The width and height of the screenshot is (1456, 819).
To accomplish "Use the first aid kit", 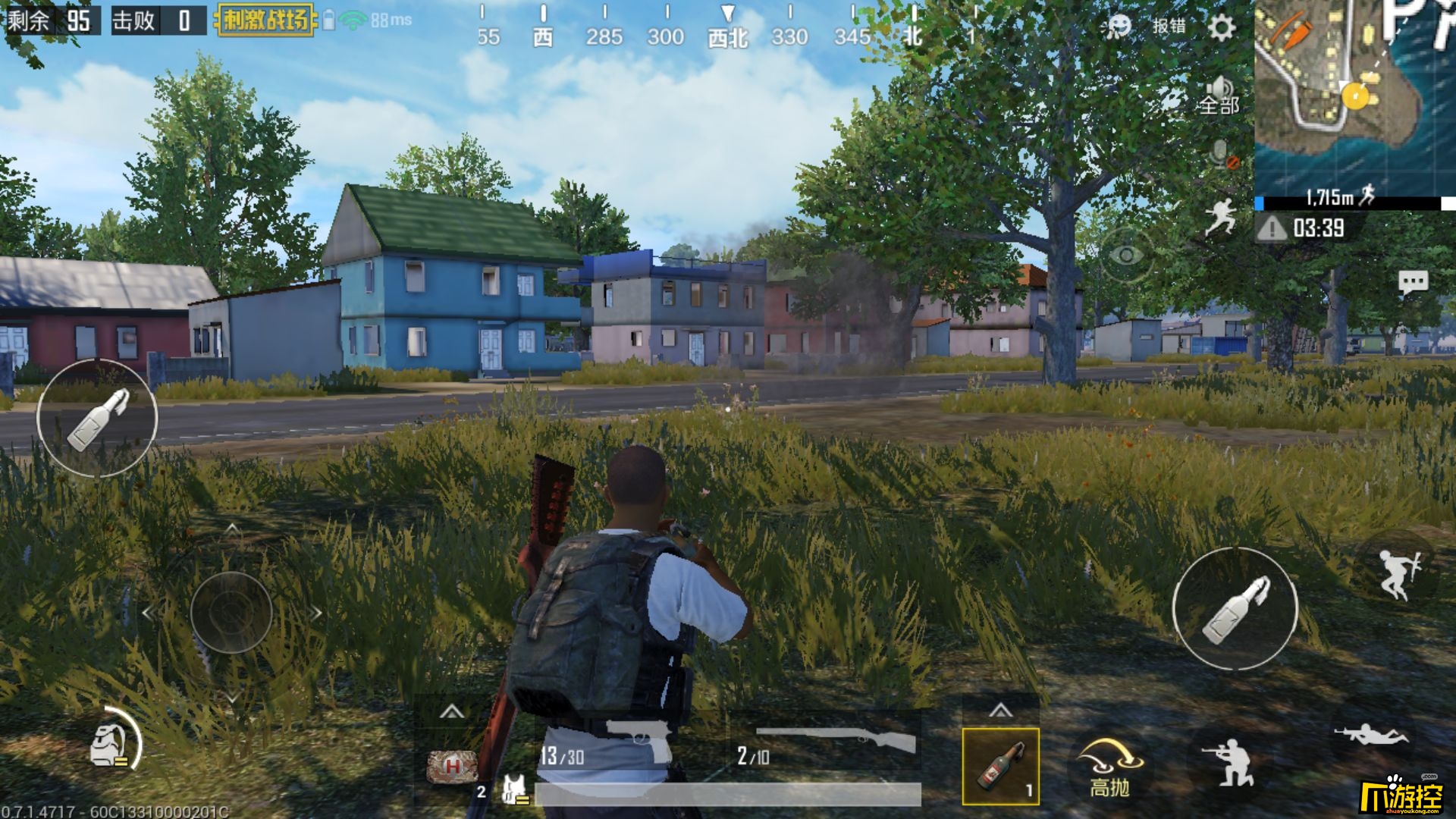I will coord(452,766).
